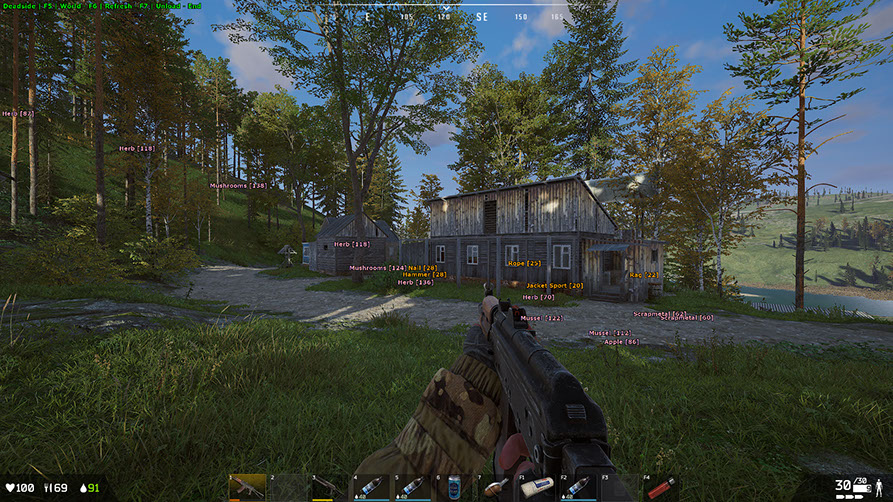Switch to the long gun in slot 3

329,487
